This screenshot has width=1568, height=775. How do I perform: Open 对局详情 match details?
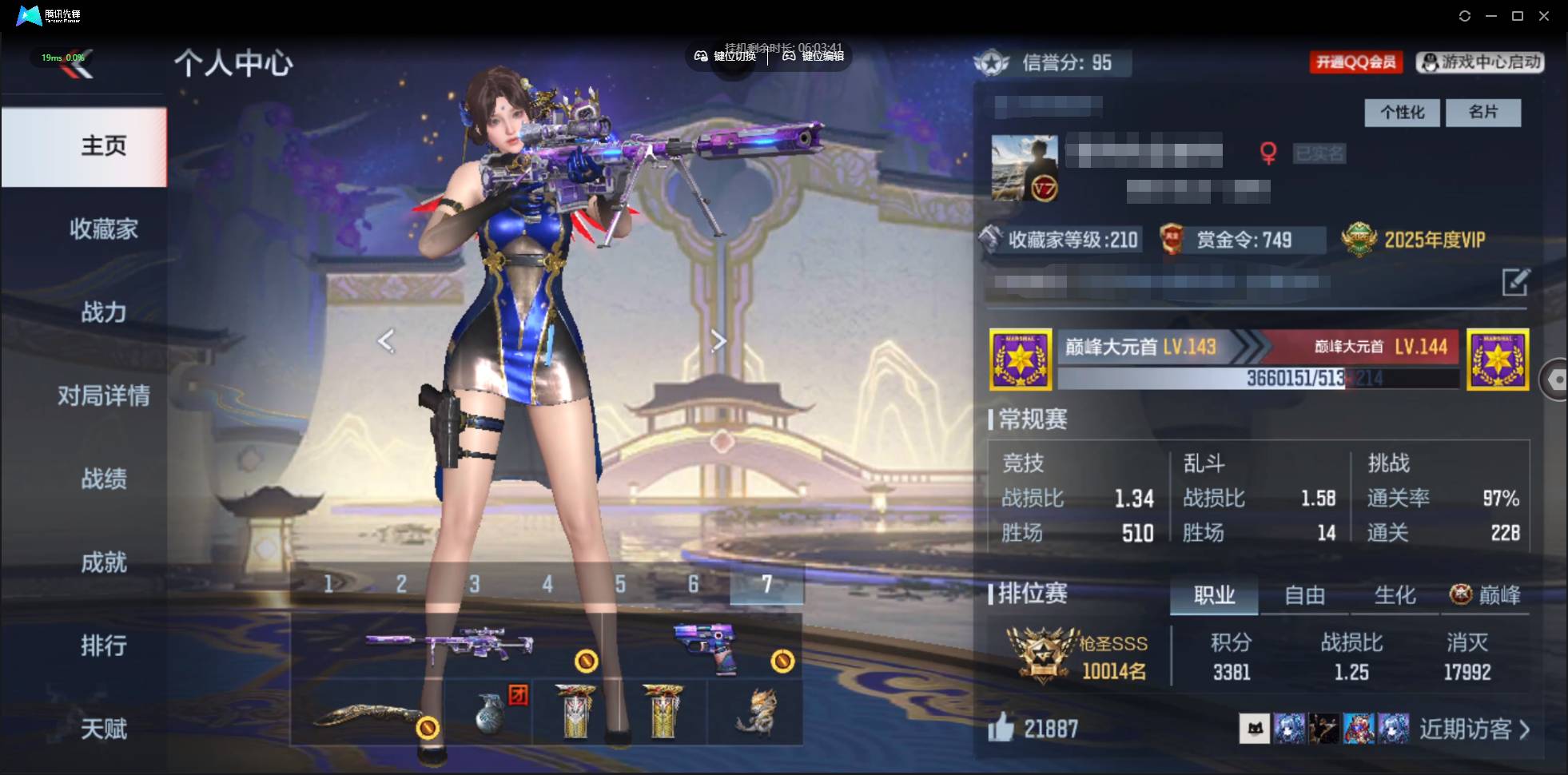pos(103,395)
